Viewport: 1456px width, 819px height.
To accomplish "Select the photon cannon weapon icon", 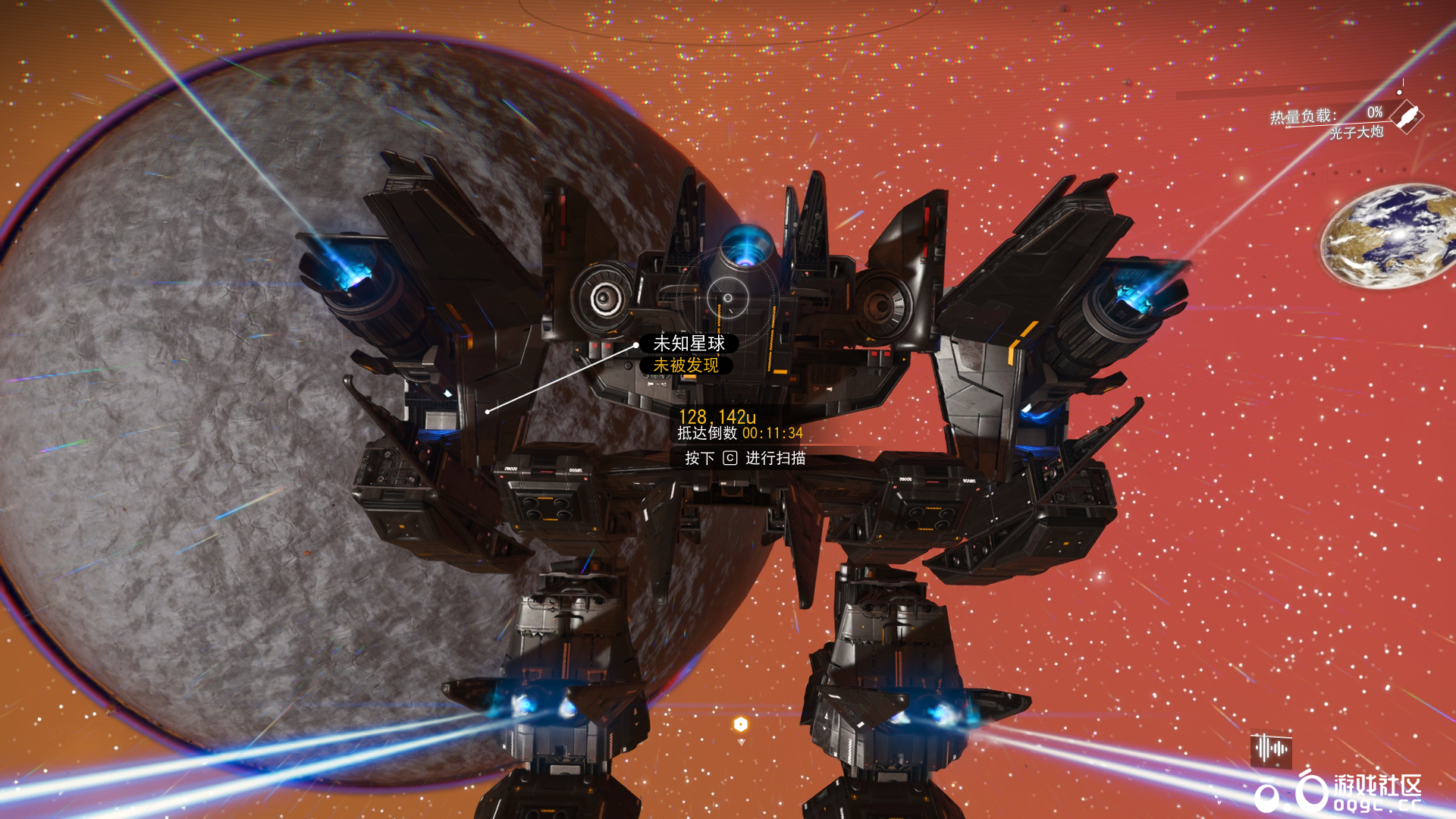I will (1407, 117).
